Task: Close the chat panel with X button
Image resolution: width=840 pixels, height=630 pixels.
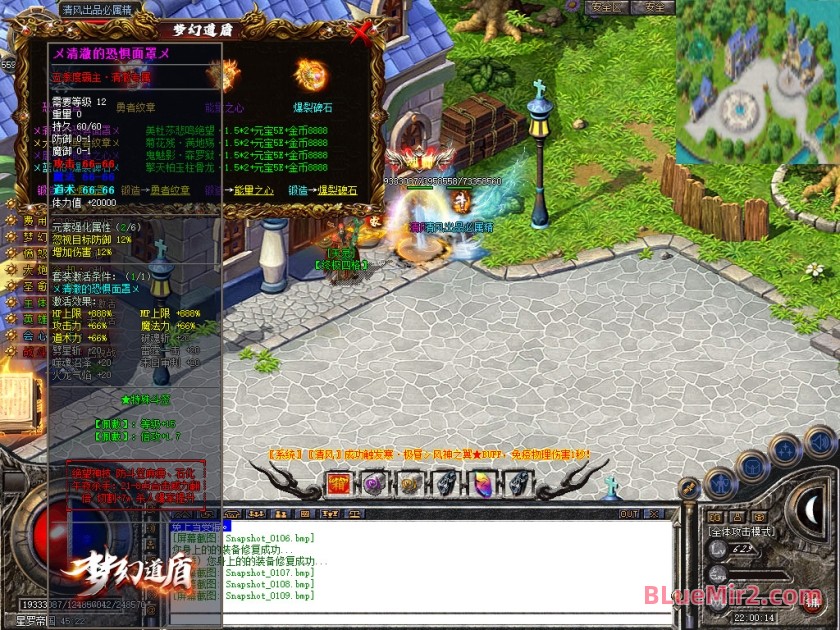Action: point(655,514)
